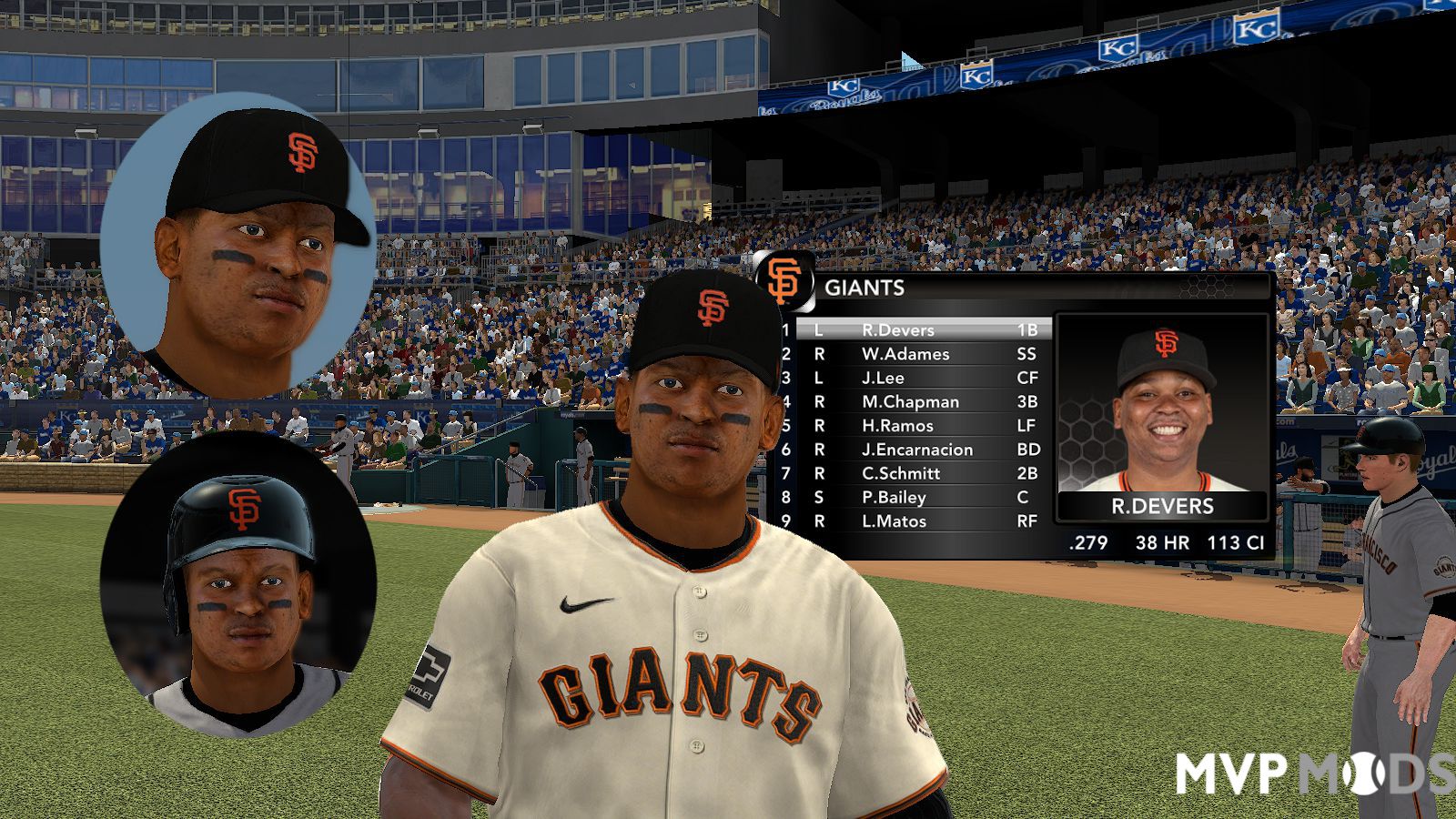Expand the GIANTS lineup header bar
Viewport: 1456px width, 819px height.
[864, 289]
